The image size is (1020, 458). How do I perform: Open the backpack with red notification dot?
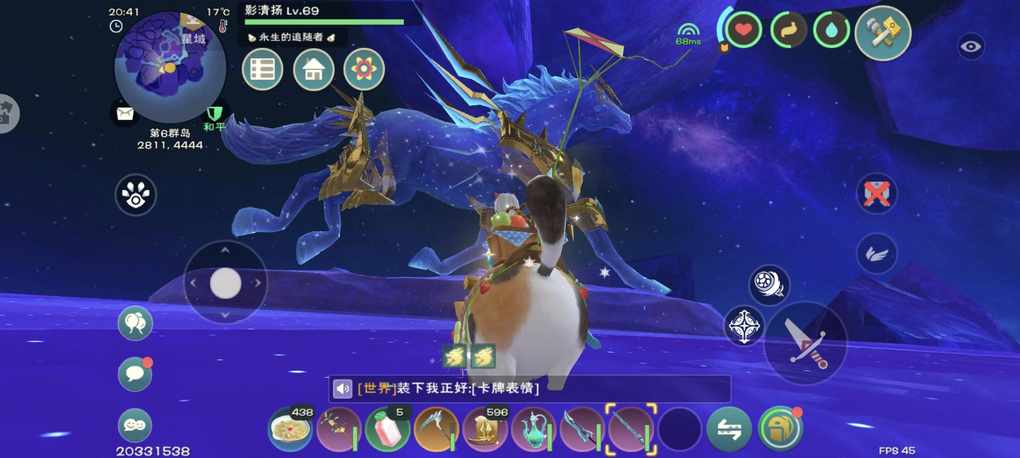click(781, 429)
